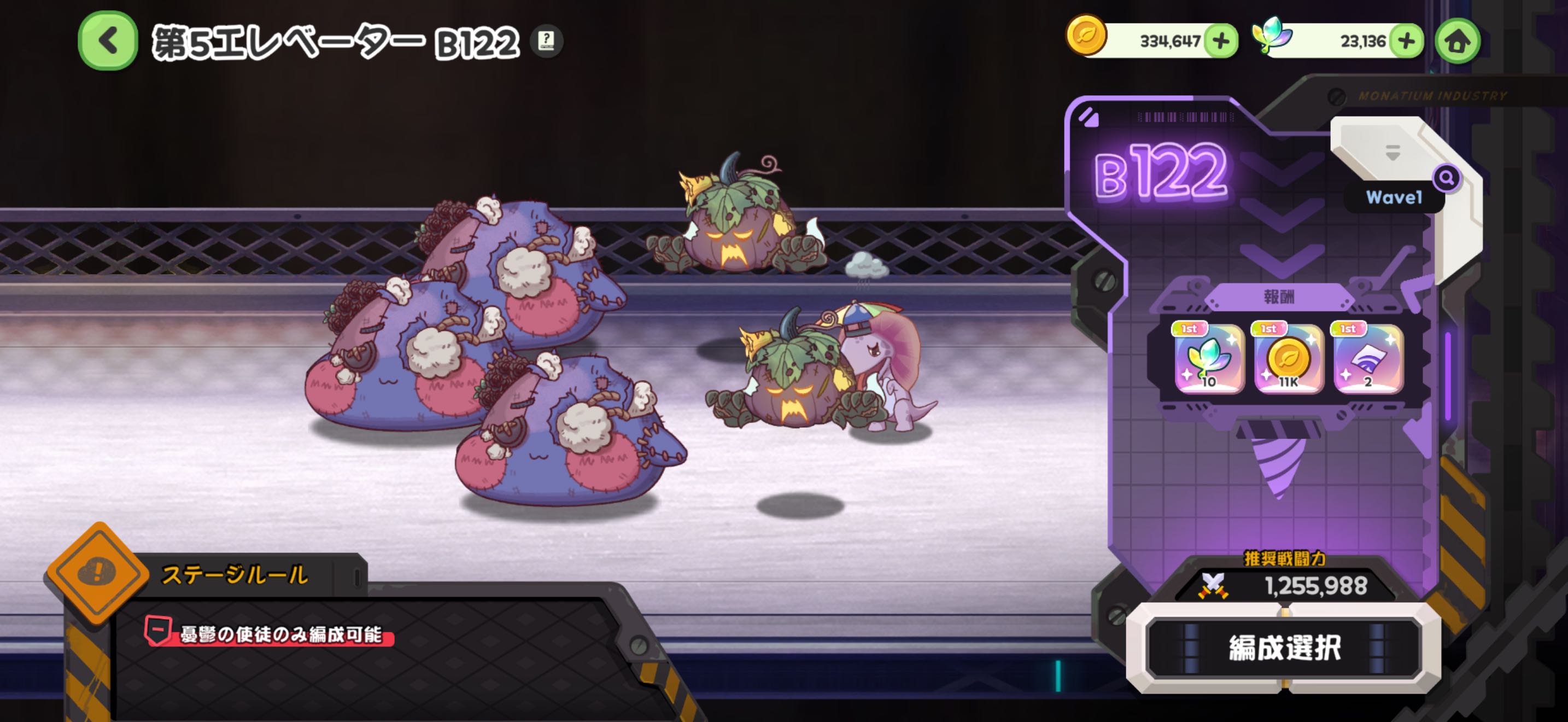This screenshot has width=1568, height=722.
Task: Add more crystal leaves with plus button
Action: (1406, 41)
